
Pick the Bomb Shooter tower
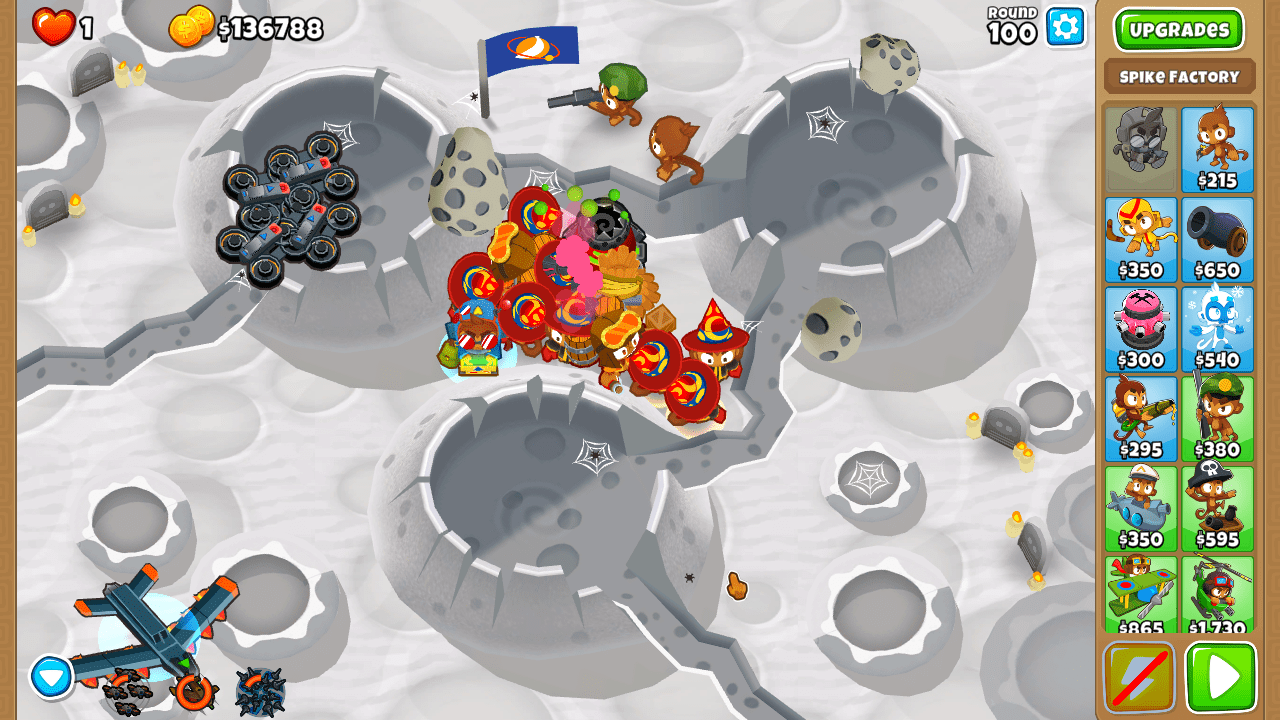[1217, 238]
